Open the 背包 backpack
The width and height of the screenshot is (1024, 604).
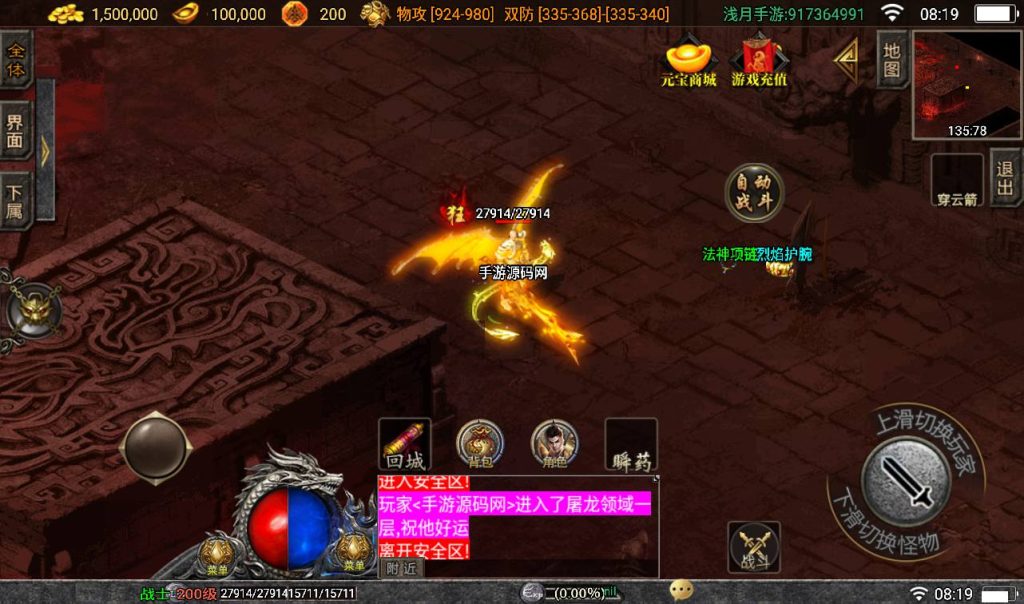pyautogui.click(x=480, y=445)
